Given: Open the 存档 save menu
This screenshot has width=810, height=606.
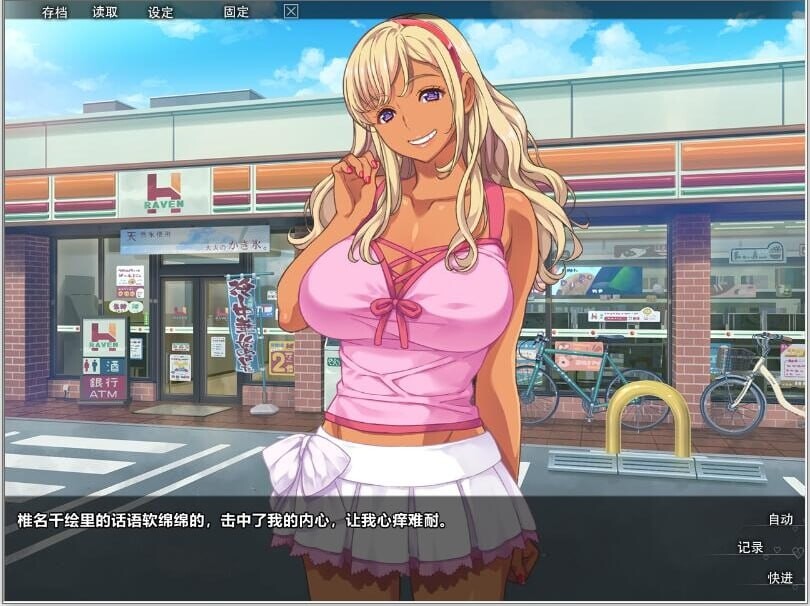Looking at the screenshot, I should click(54, 12).
